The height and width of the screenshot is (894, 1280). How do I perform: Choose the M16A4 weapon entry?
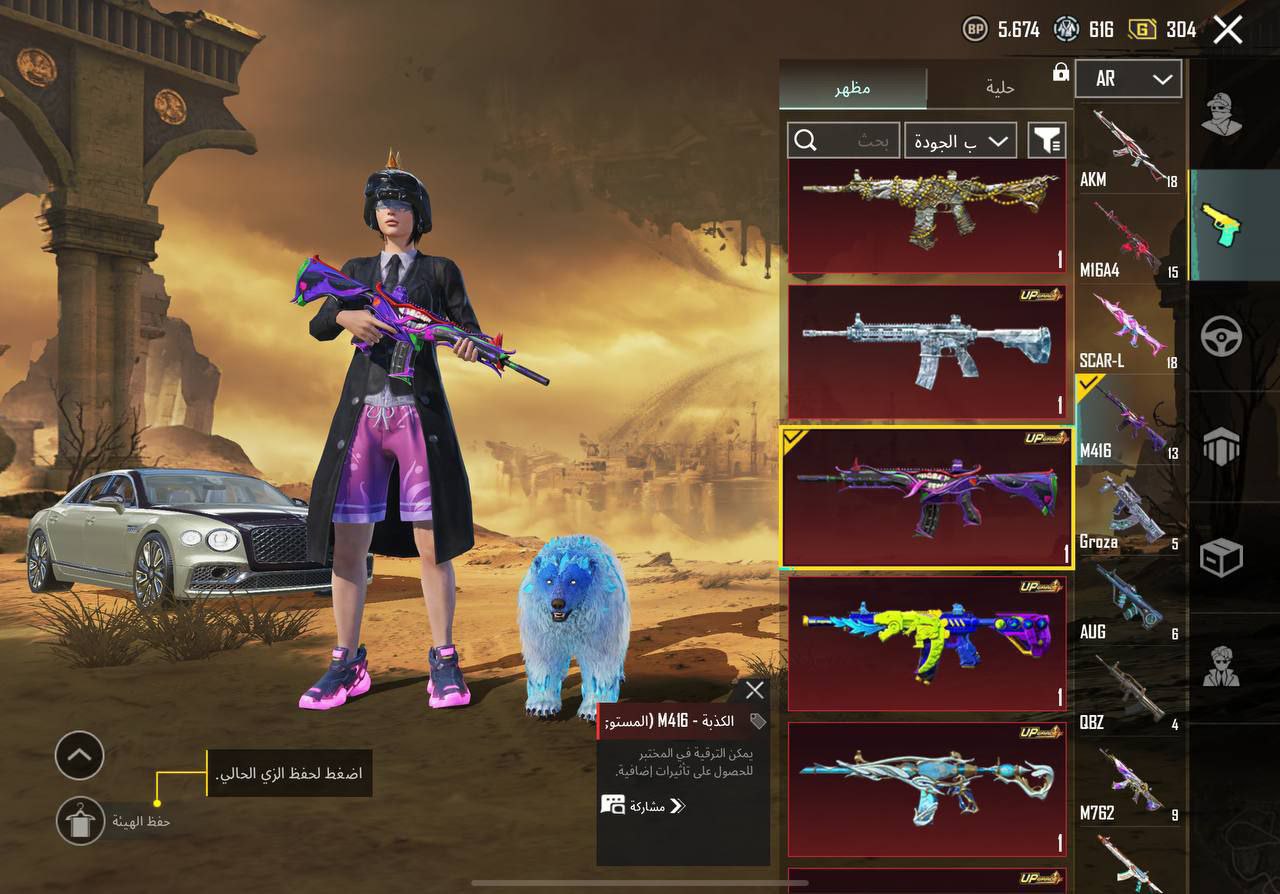1128,240
